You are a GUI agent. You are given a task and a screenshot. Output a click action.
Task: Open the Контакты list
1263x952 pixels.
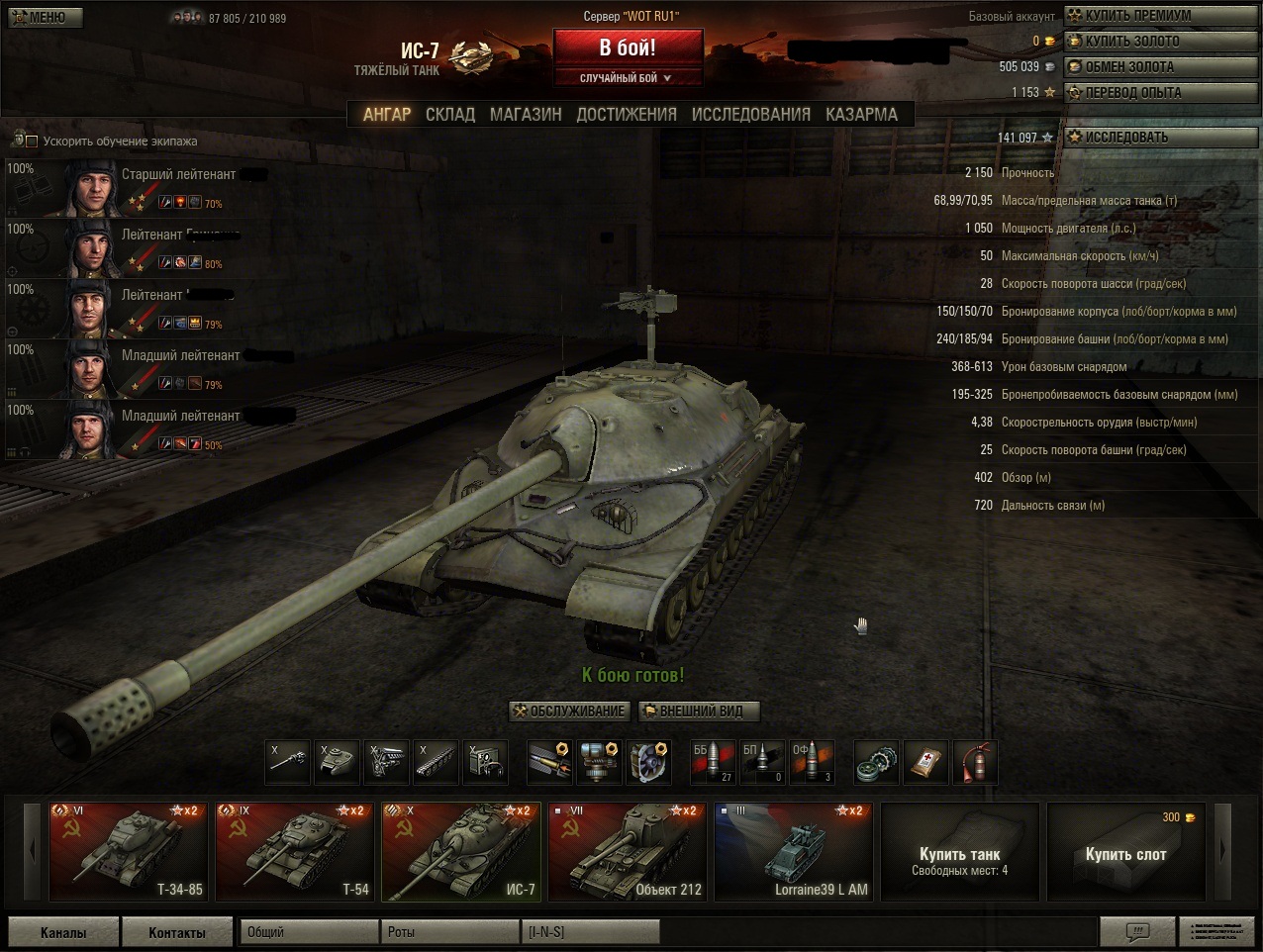[x=177, y=932]
